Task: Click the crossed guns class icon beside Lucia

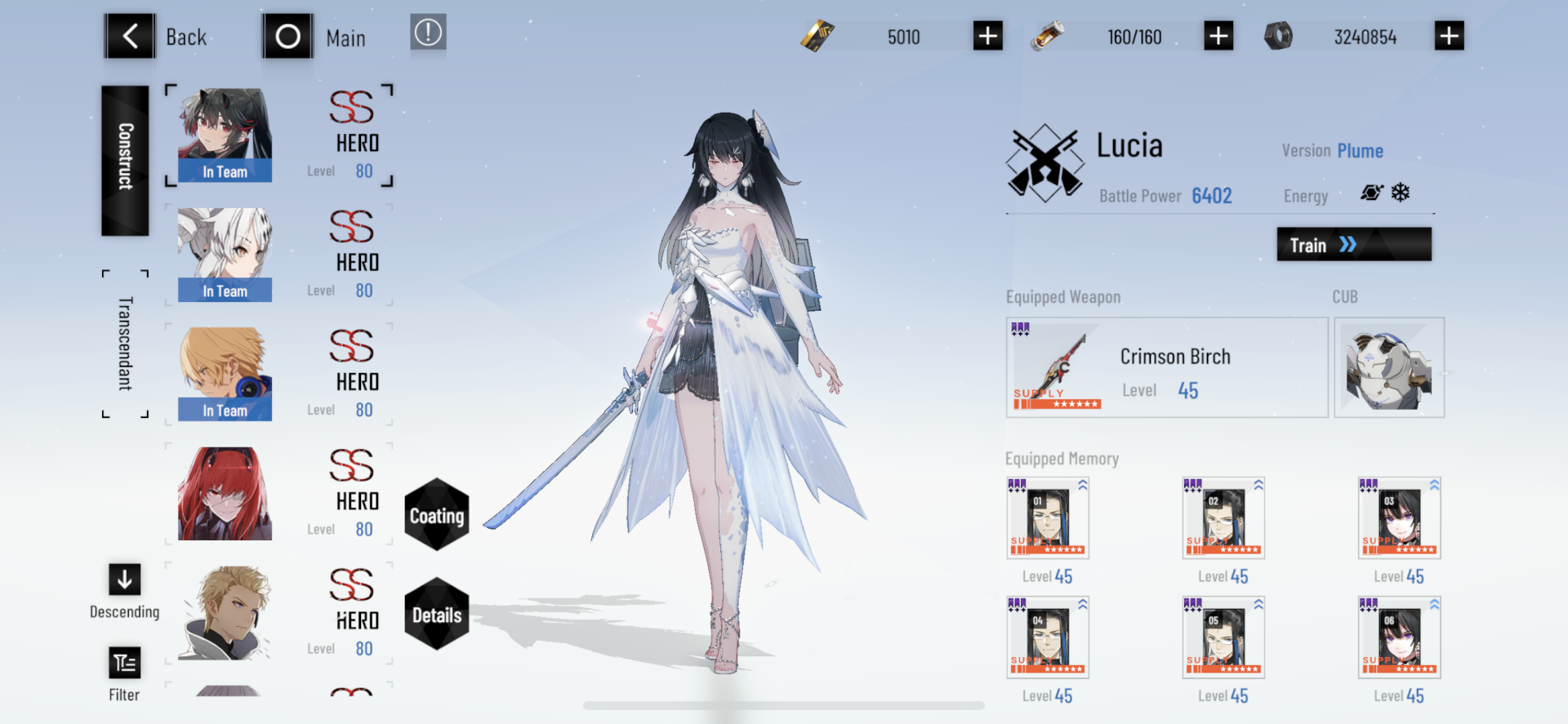Action: [x=1046, y=161]
